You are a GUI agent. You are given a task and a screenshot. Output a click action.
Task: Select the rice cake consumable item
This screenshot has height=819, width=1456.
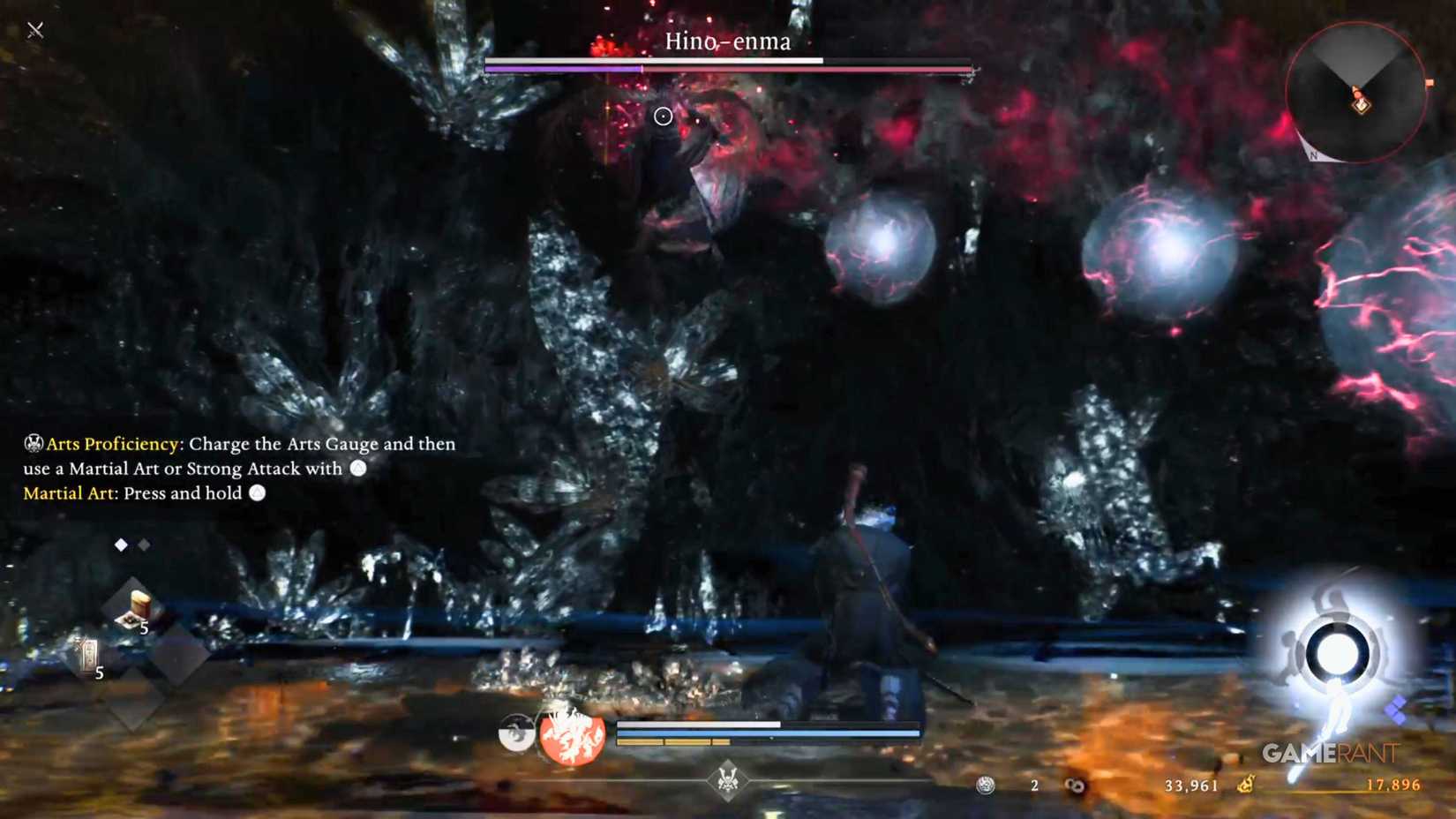click(139, 605)
